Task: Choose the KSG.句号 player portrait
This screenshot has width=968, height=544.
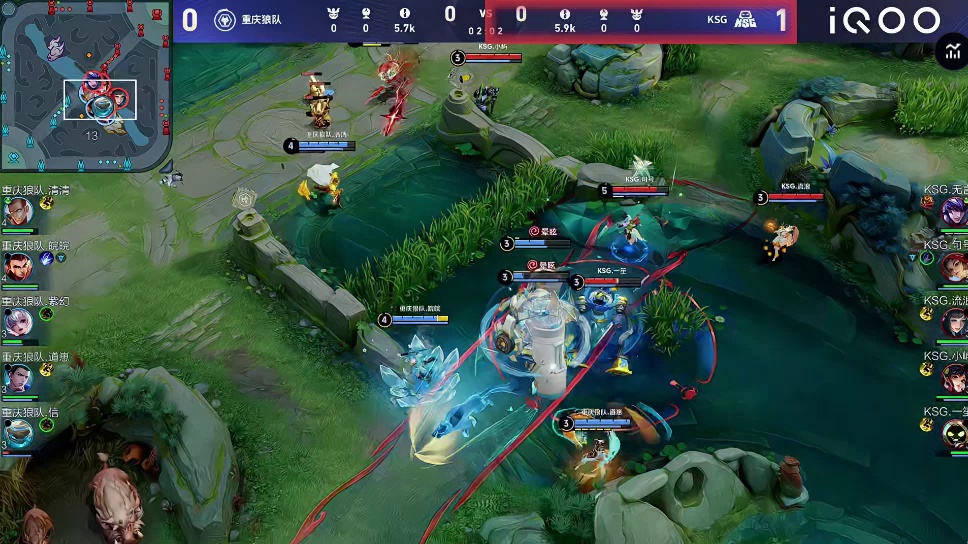Action: [954, 267]
